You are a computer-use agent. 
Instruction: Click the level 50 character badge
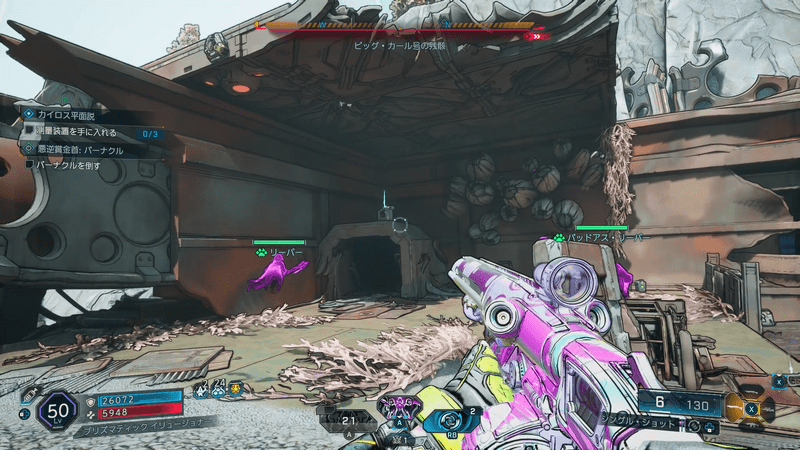tap(56, 411)
